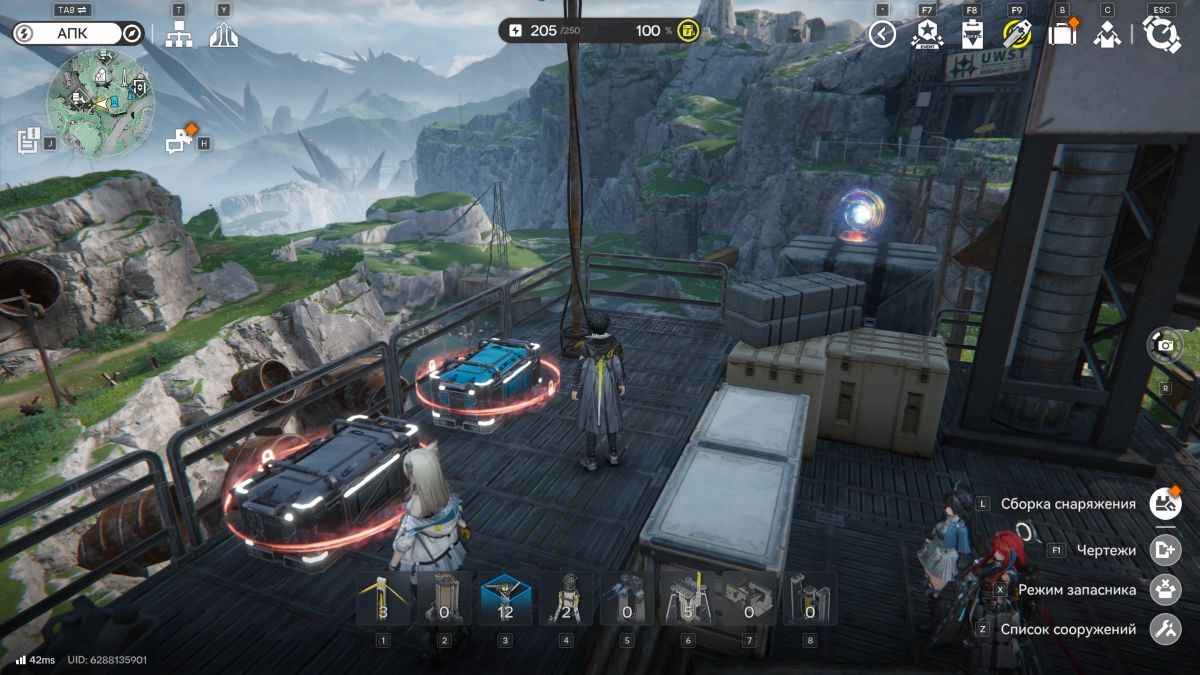Open the main system menu gear icon
This screenshot has height=675, width=1200.
(1161, 35)
